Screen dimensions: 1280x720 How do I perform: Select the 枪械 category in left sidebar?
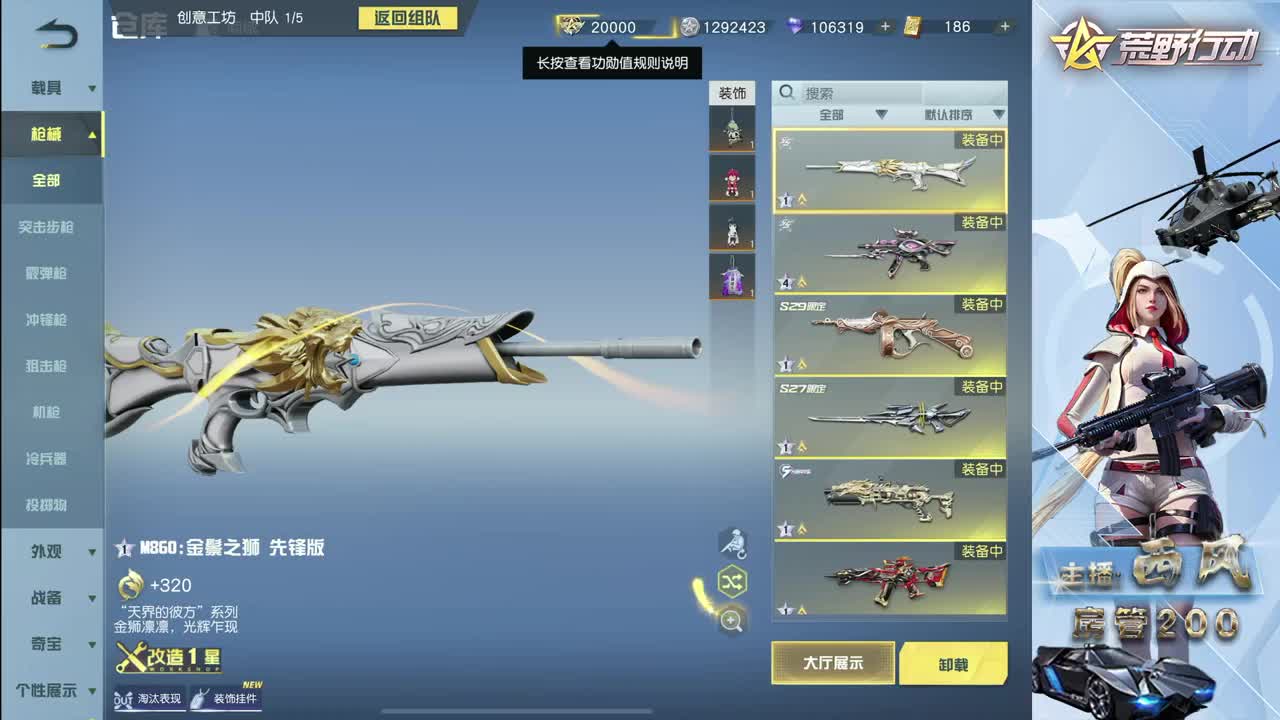pos(45,135)
